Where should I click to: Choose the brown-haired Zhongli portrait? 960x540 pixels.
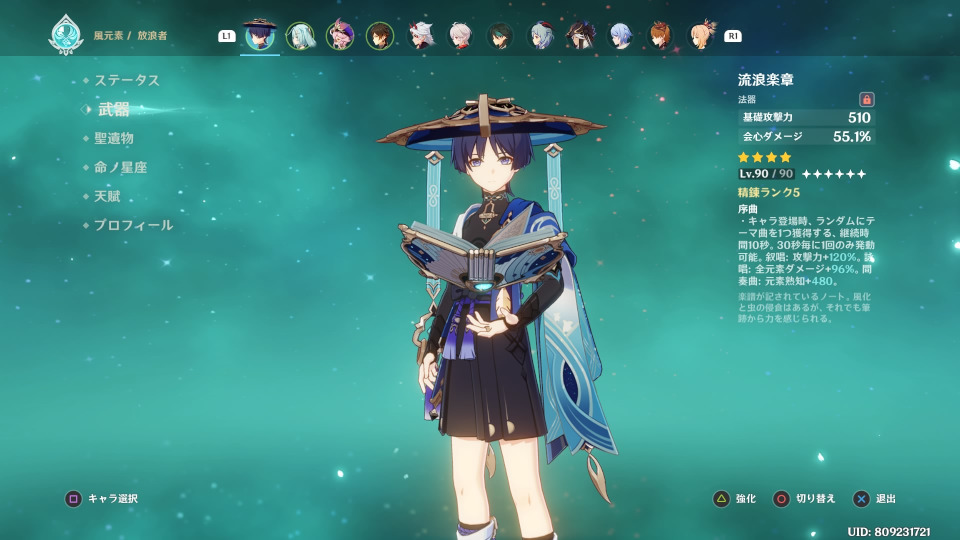380,36
